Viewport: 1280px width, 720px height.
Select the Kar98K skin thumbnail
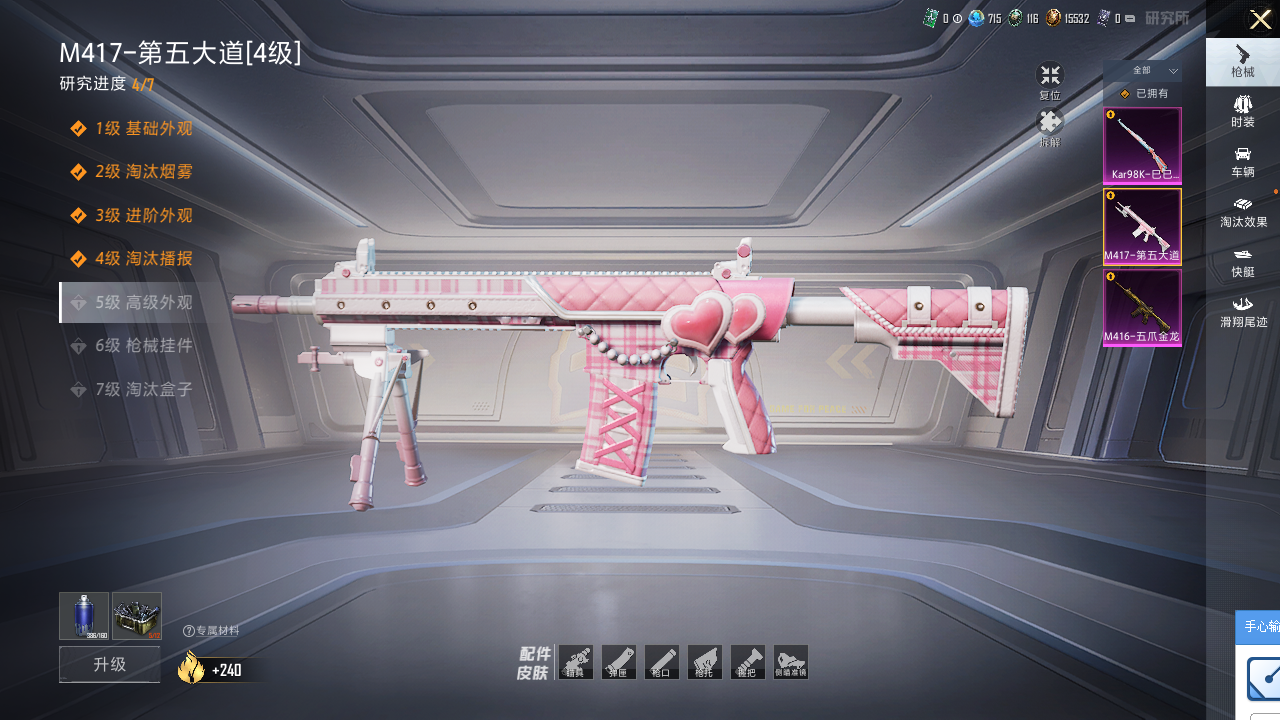[1142, 146]
